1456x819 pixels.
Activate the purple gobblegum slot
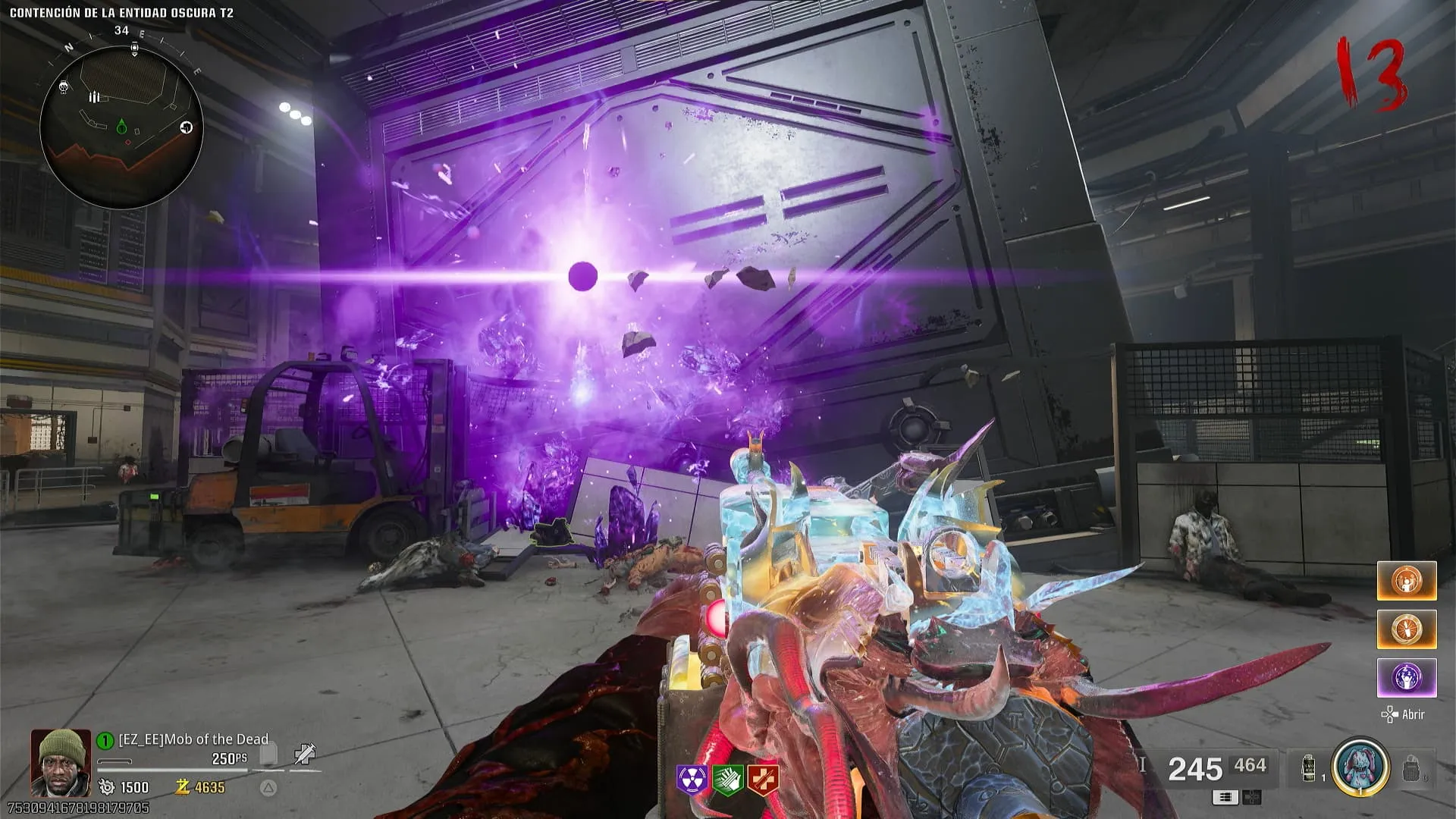[1407, 677]
